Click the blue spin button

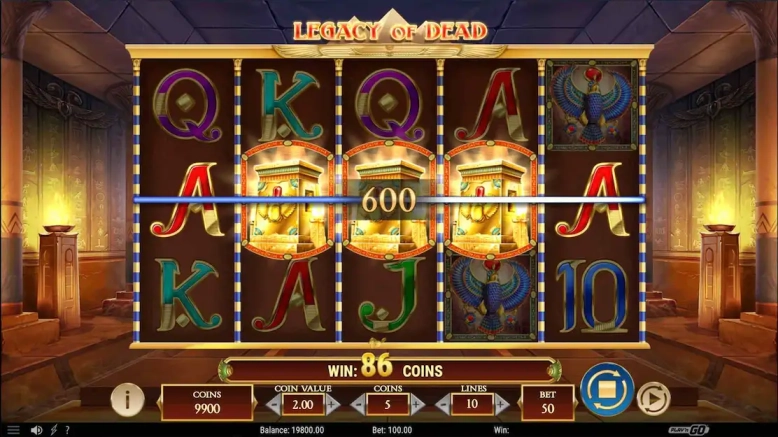[606, 392]
